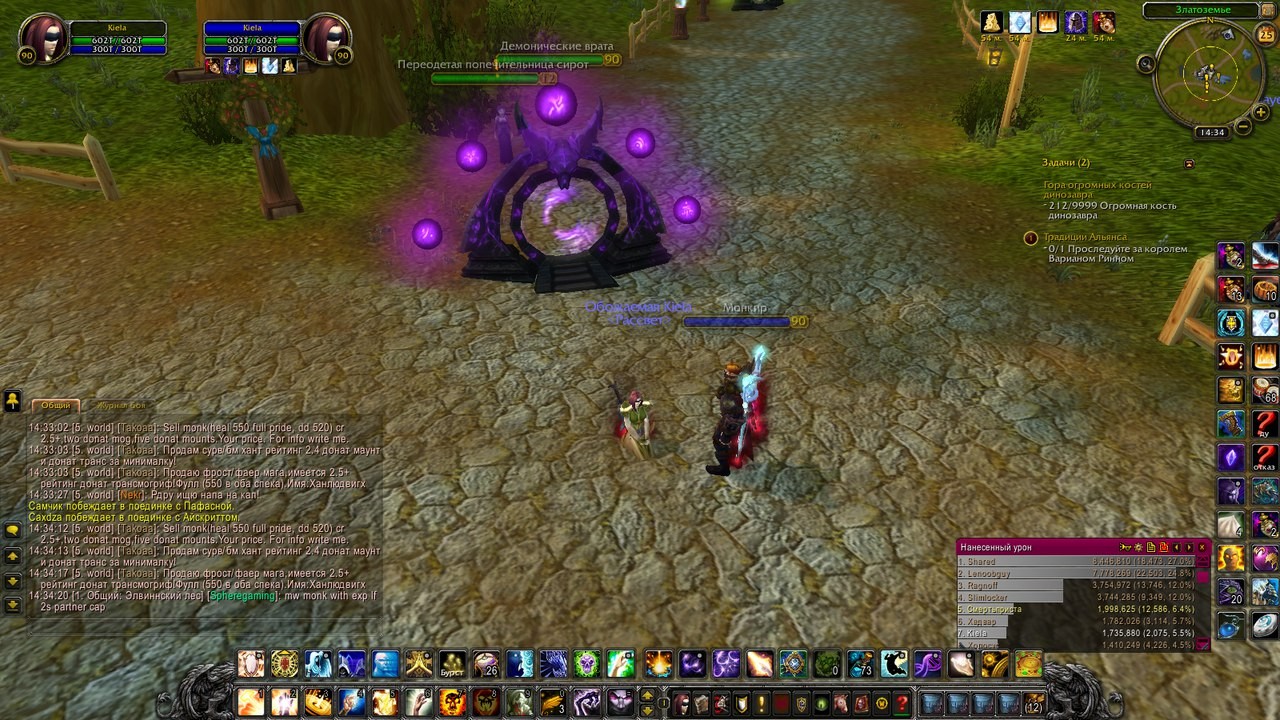Click the clock showing 14:34

[x=1211, y=132]
